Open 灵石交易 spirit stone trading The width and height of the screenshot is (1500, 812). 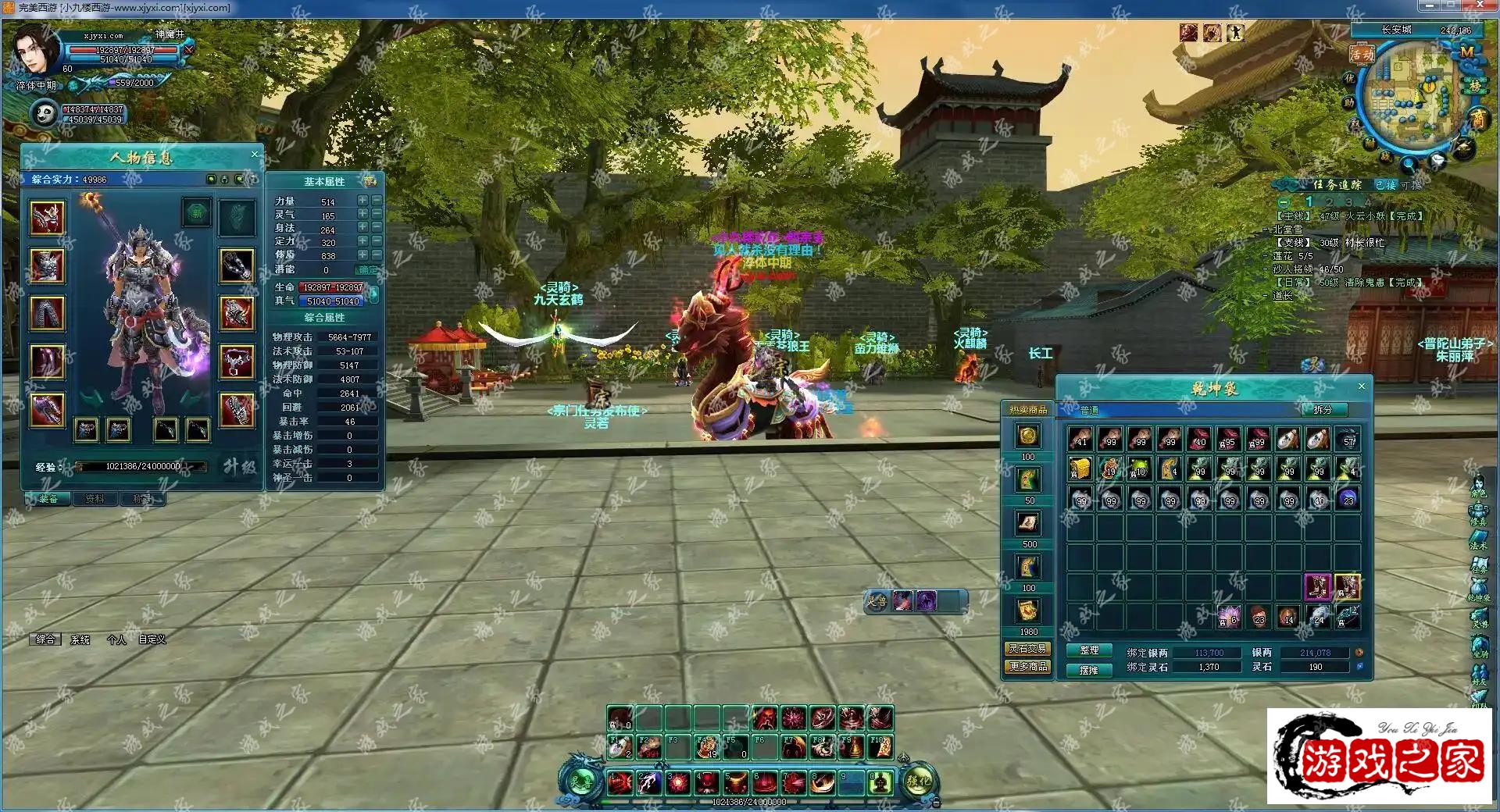tap(1027, 649)
